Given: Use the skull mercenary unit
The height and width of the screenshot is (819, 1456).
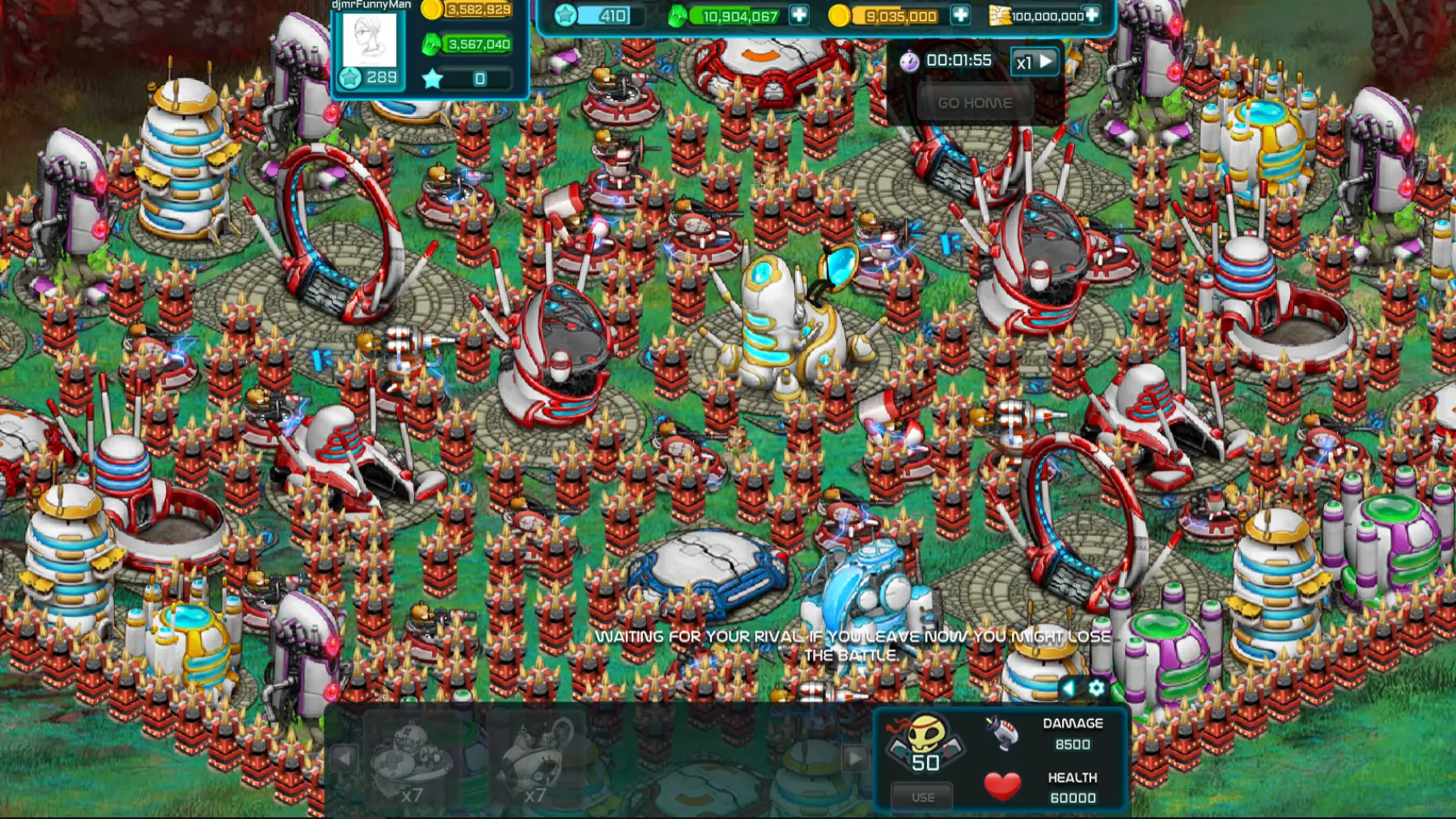Looking at the screenshot, I should click(x=923, y=797).
